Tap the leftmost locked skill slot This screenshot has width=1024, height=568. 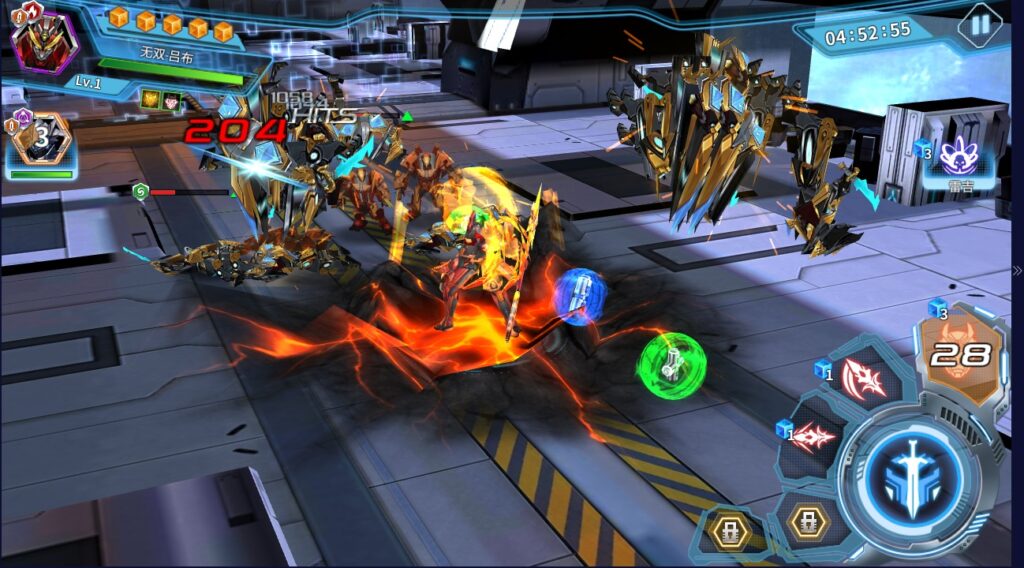[733, 531]
